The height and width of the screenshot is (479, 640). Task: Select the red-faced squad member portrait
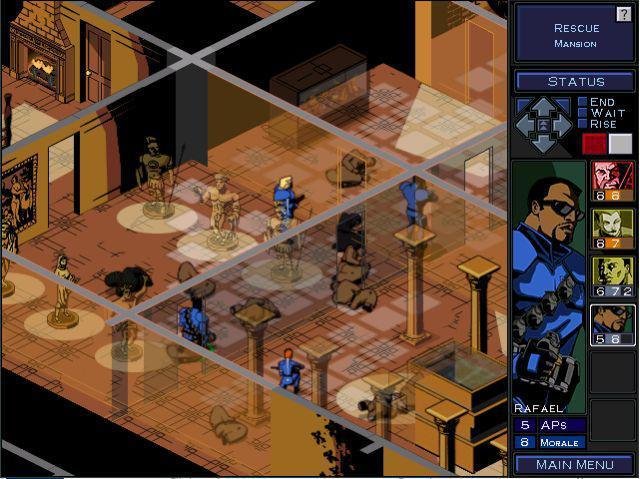[x=613, y=181]
